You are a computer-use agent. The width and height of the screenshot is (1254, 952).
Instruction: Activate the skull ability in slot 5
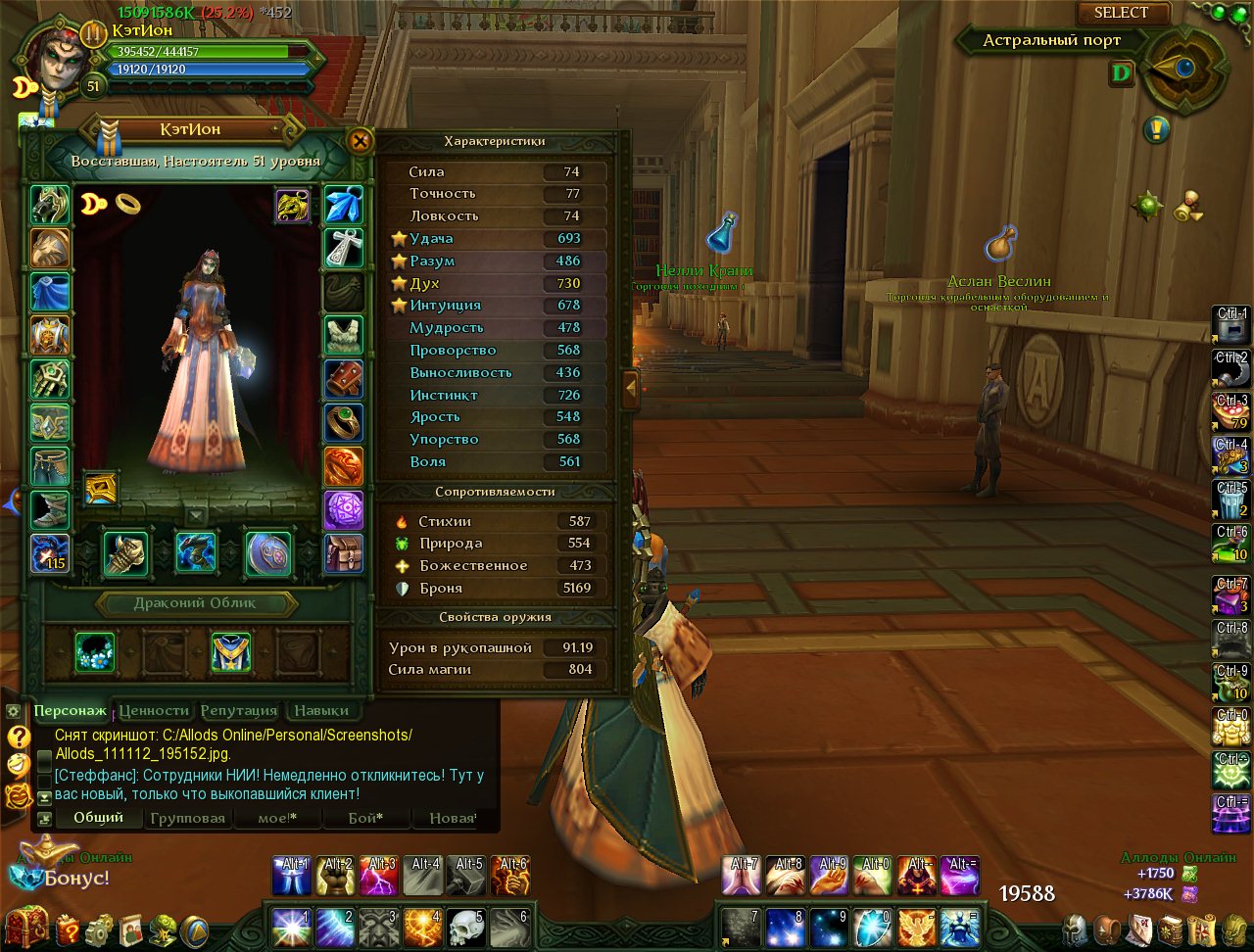pyautogui.click(x=466, y=927)
